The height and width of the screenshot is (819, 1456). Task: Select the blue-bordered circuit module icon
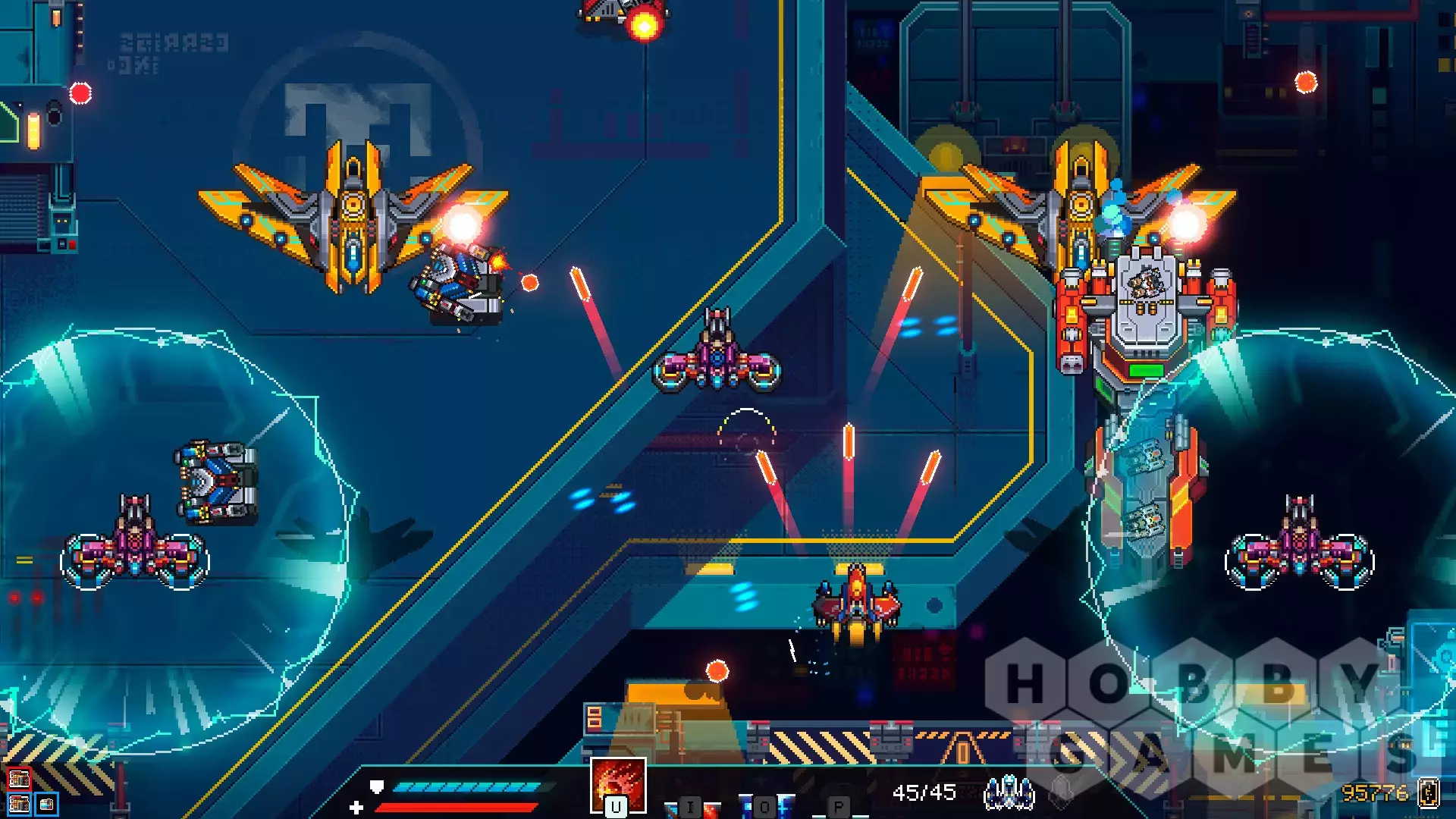point(19,804)
